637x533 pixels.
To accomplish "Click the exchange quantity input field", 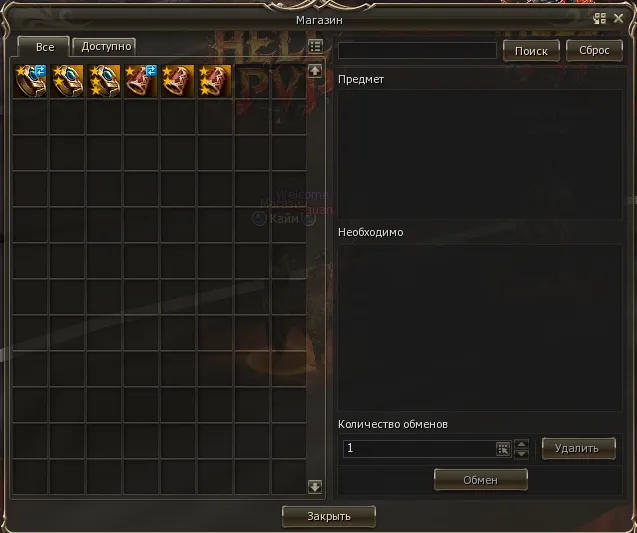I will 418,449.
